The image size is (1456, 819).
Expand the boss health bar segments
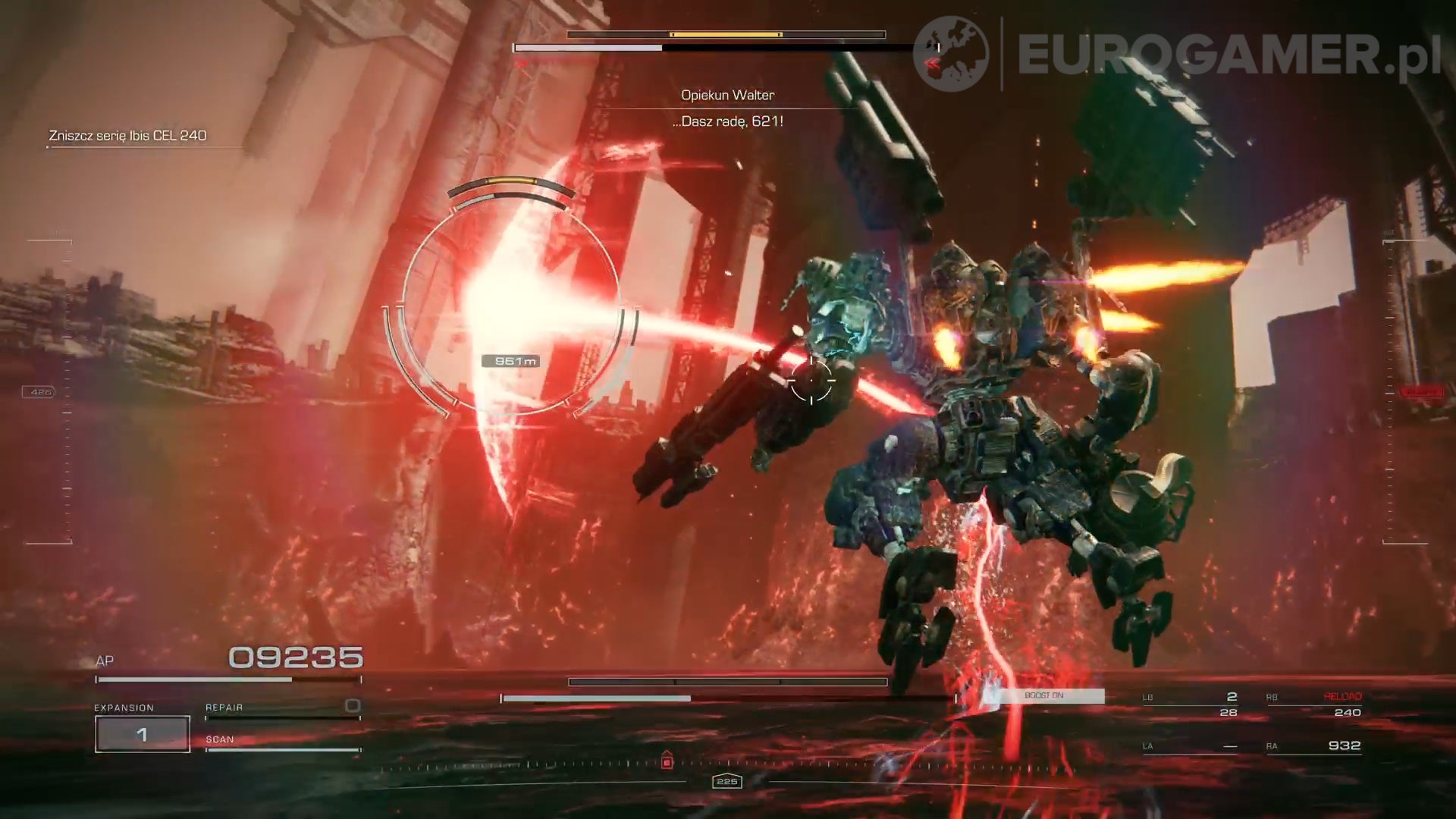pyautogui.click(x=726, y=34)
